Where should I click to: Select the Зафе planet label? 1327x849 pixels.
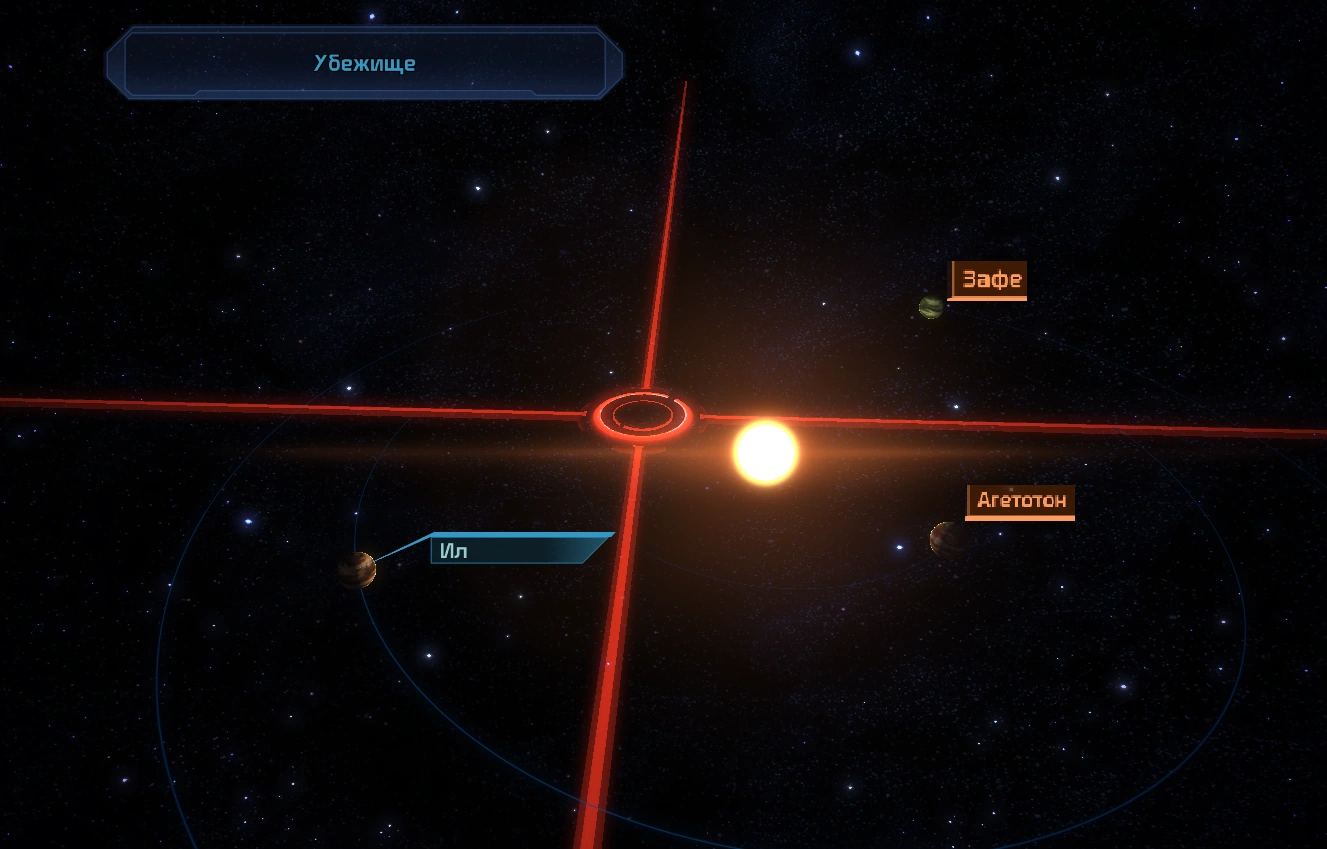click(988, 280)
